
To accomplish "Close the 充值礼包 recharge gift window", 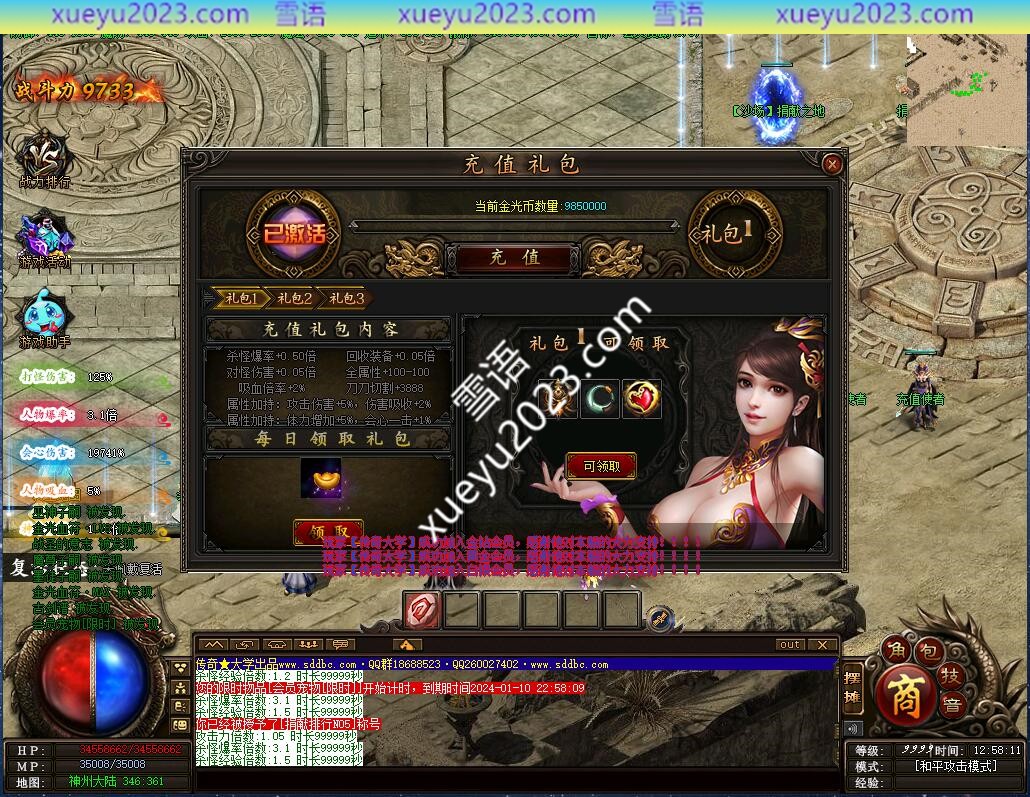I will (x=831, y=164).
